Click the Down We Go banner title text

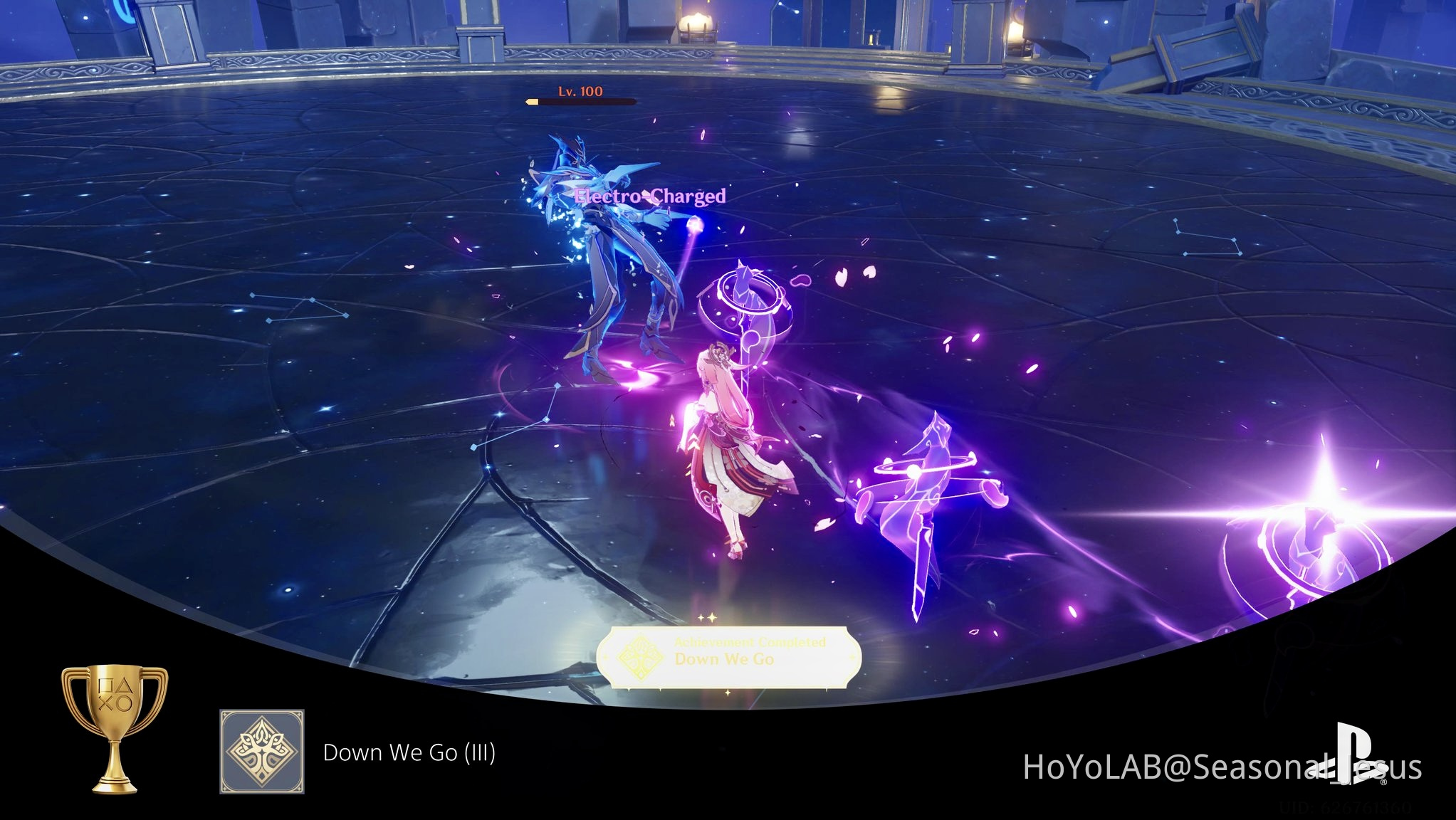[x=726, y=659]
